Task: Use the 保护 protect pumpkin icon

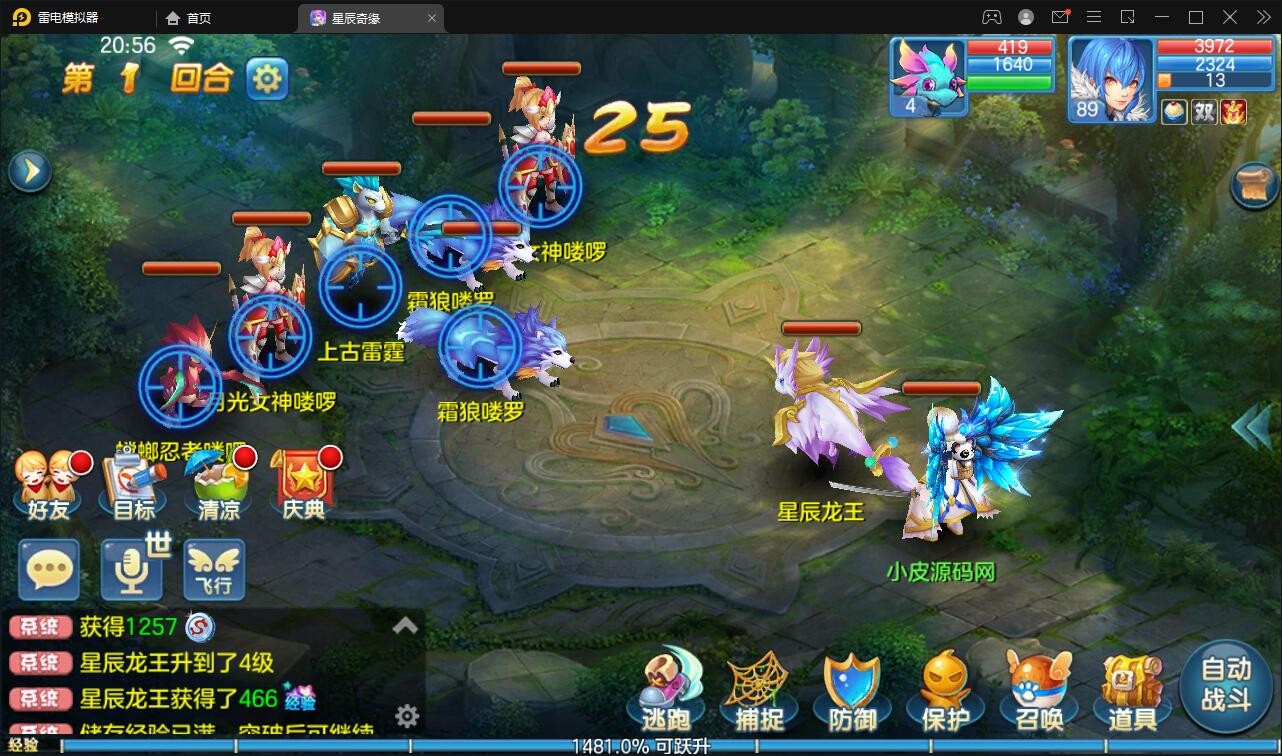Action: [944, 692]
